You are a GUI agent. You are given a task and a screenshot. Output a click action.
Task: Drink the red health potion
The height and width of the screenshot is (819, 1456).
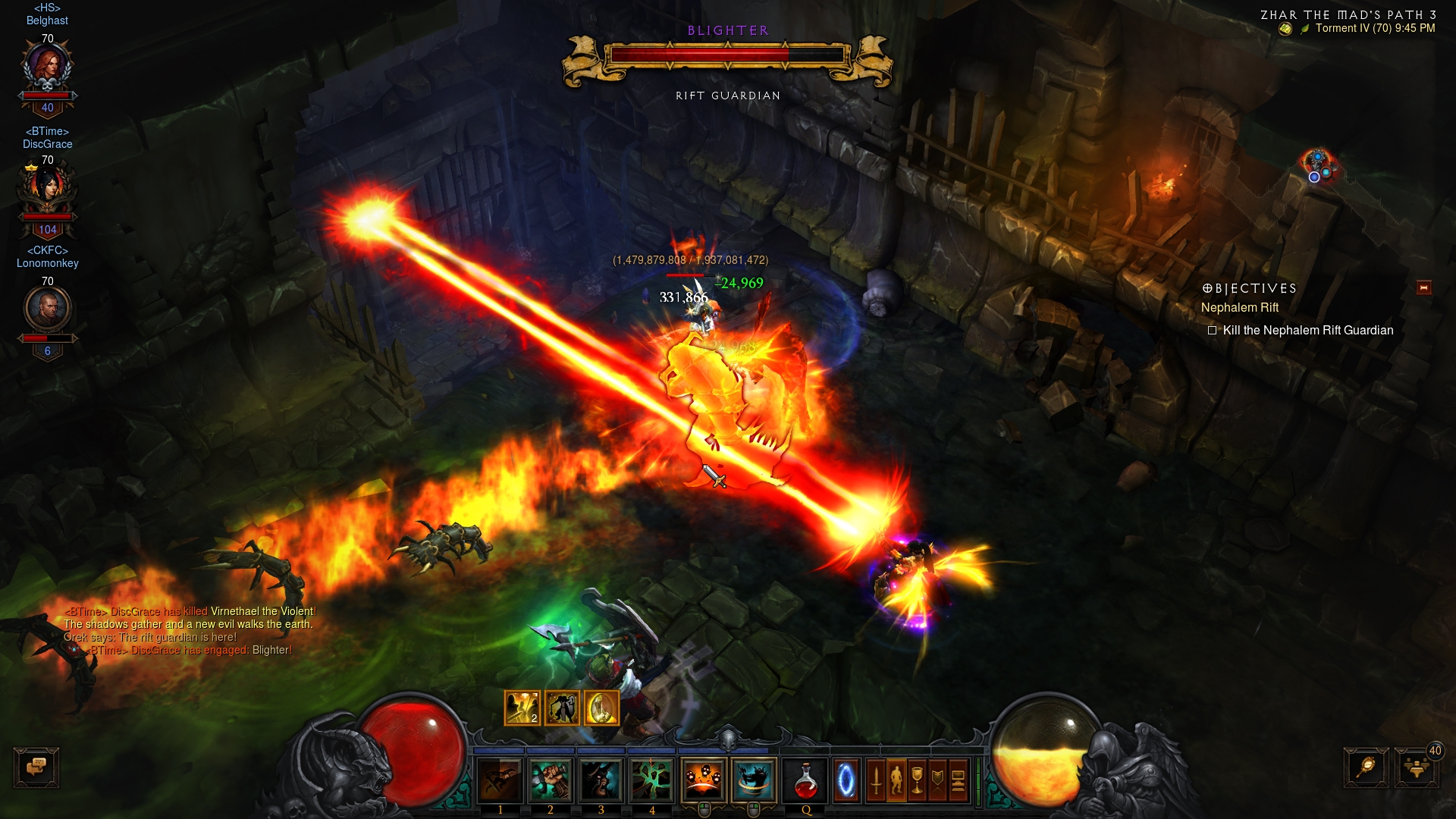[806, 780]
